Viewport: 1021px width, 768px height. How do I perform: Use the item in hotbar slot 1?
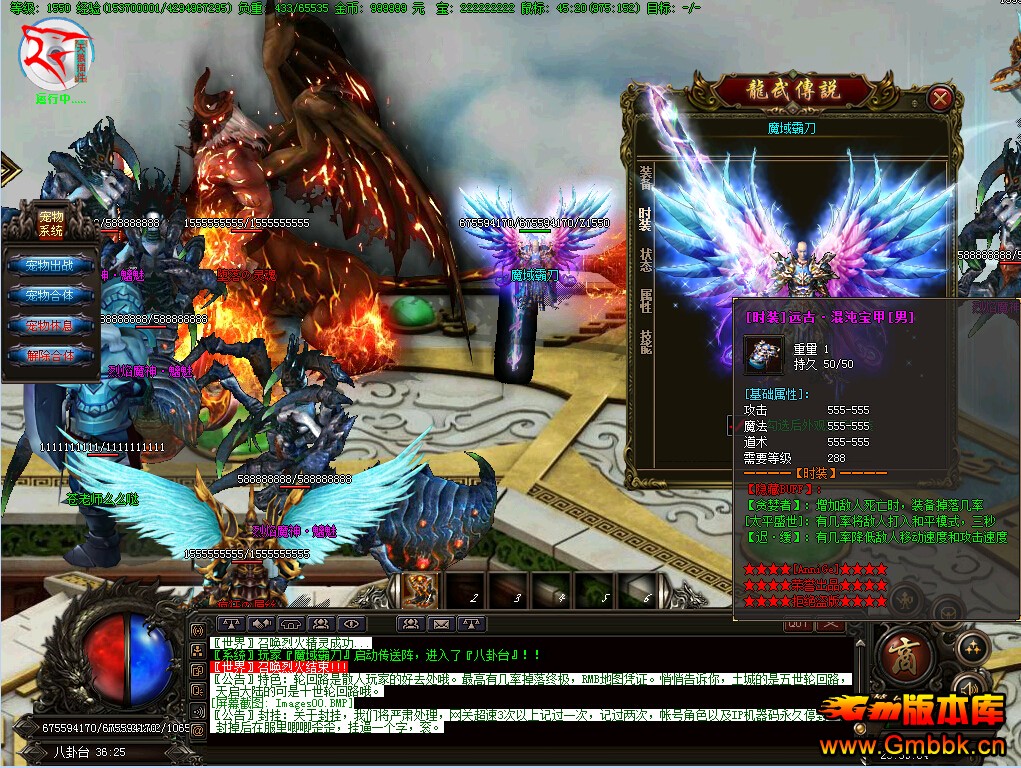click(421, 590)
